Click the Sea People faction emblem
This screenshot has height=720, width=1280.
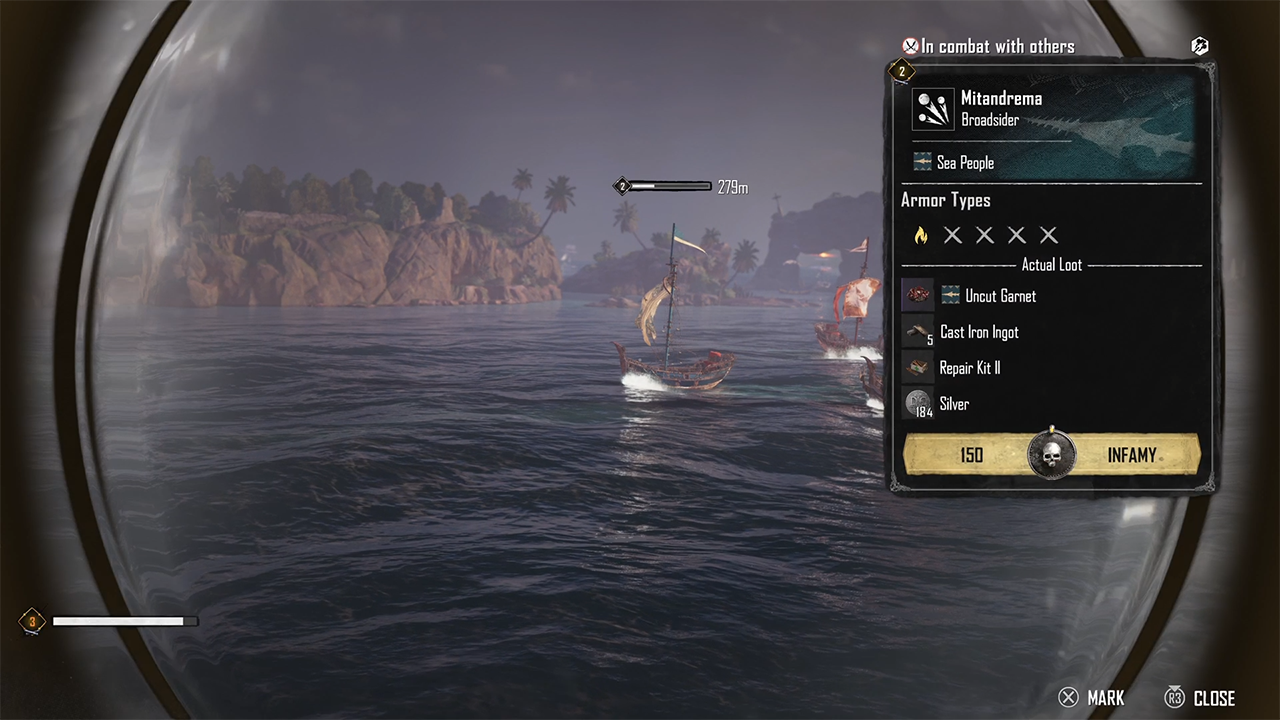pyautogui.click(x=922, y=162)
